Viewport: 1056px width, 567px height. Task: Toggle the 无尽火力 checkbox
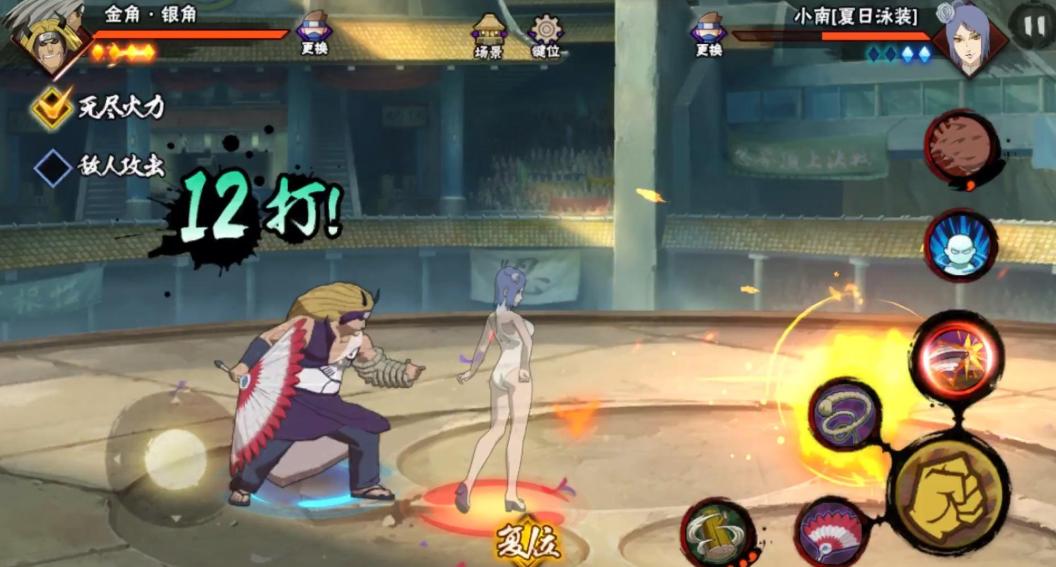coord(51,107)
